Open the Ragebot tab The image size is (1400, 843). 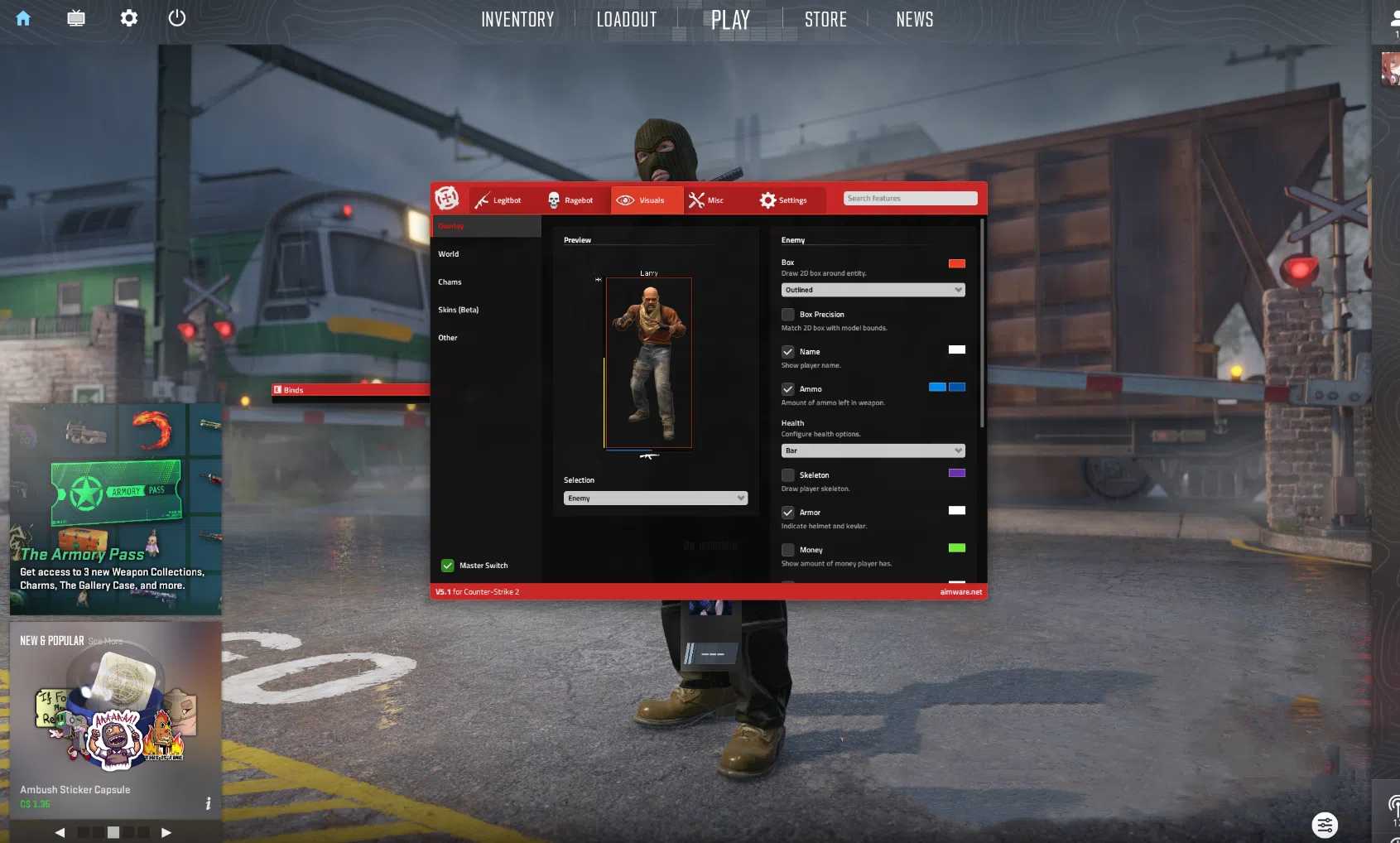click(570, 200)
